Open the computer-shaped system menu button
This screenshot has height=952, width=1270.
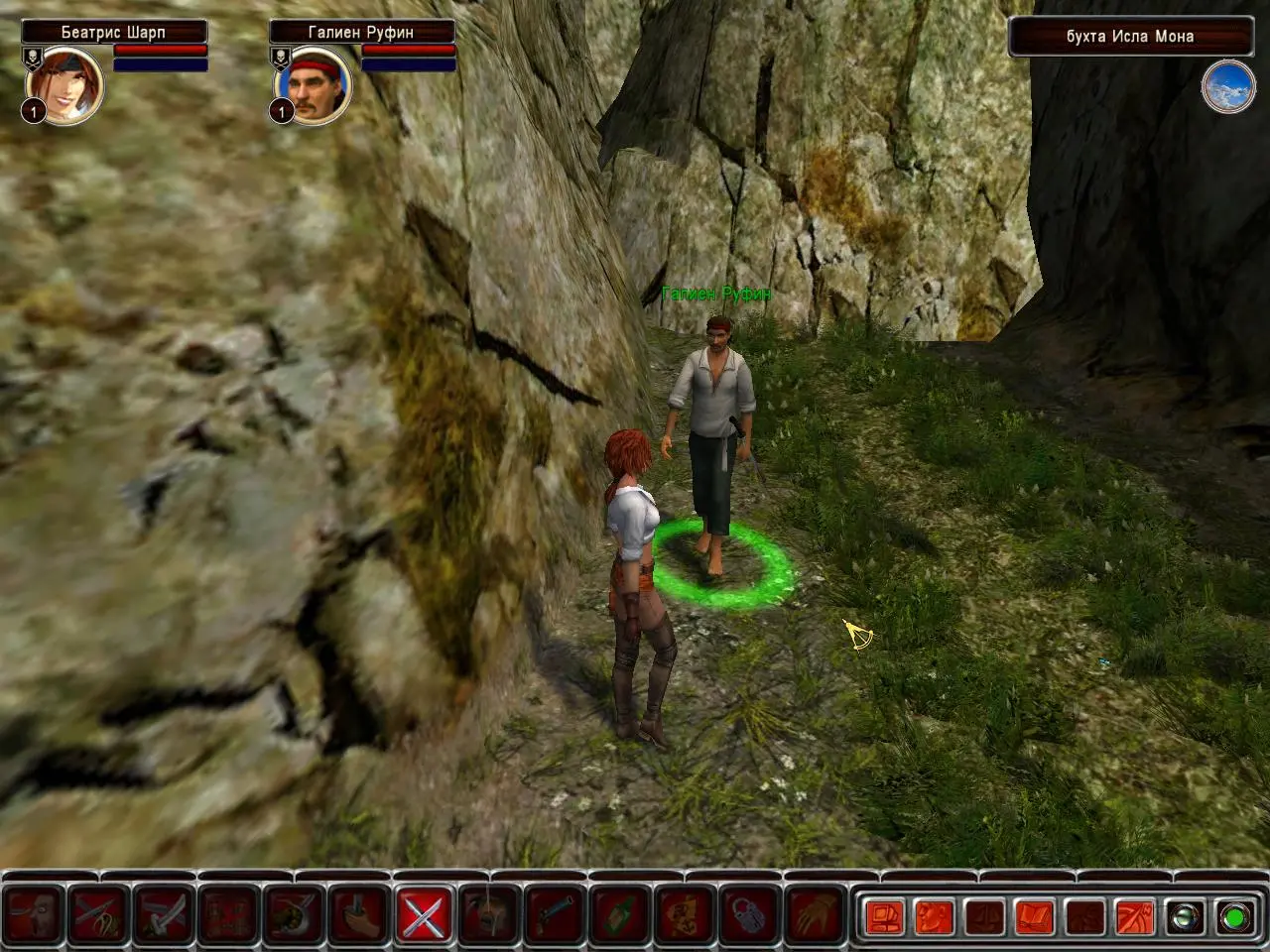[884, 917]
